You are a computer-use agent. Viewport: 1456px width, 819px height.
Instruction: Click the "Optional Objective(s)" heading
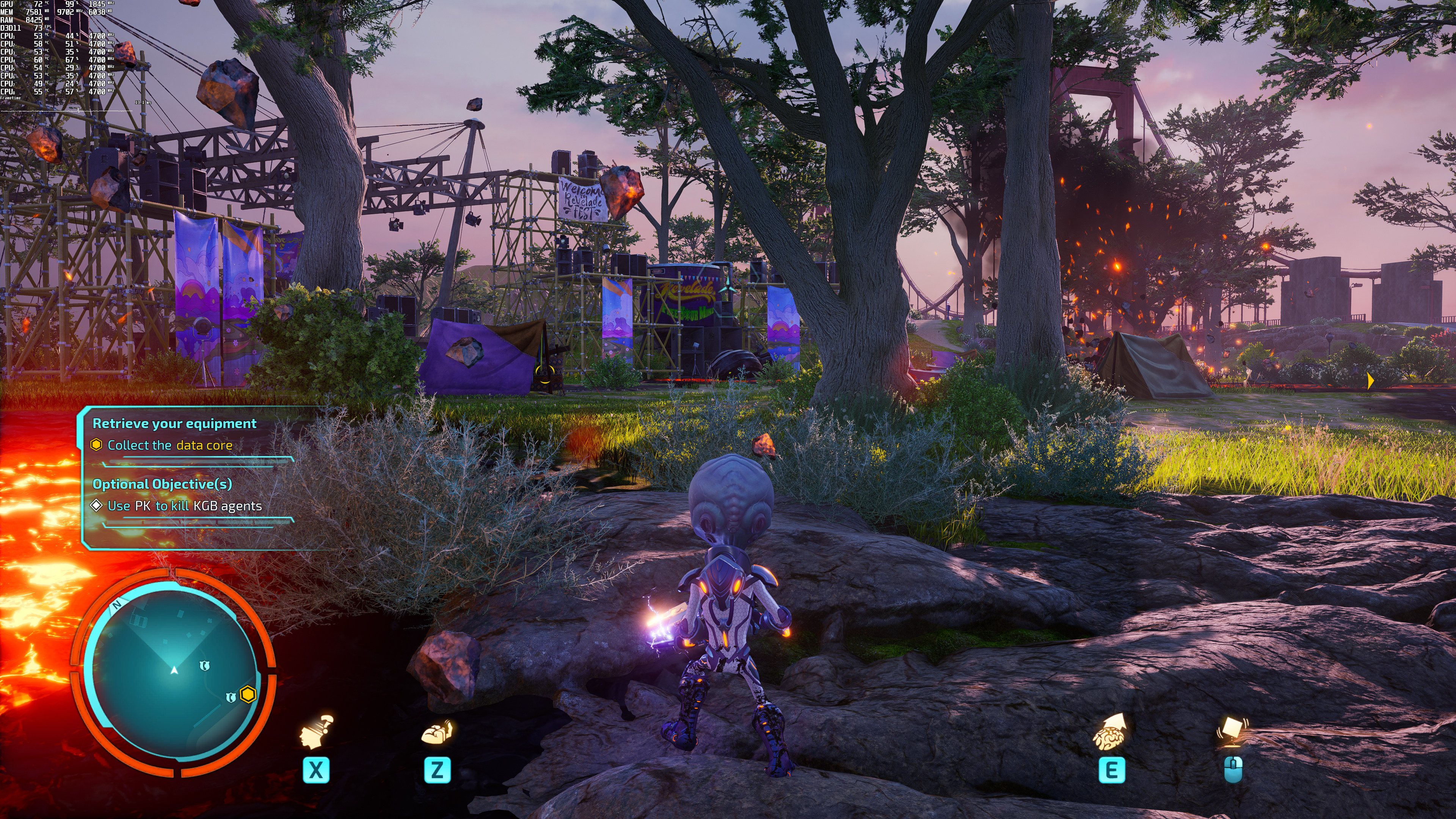(162, 484)
